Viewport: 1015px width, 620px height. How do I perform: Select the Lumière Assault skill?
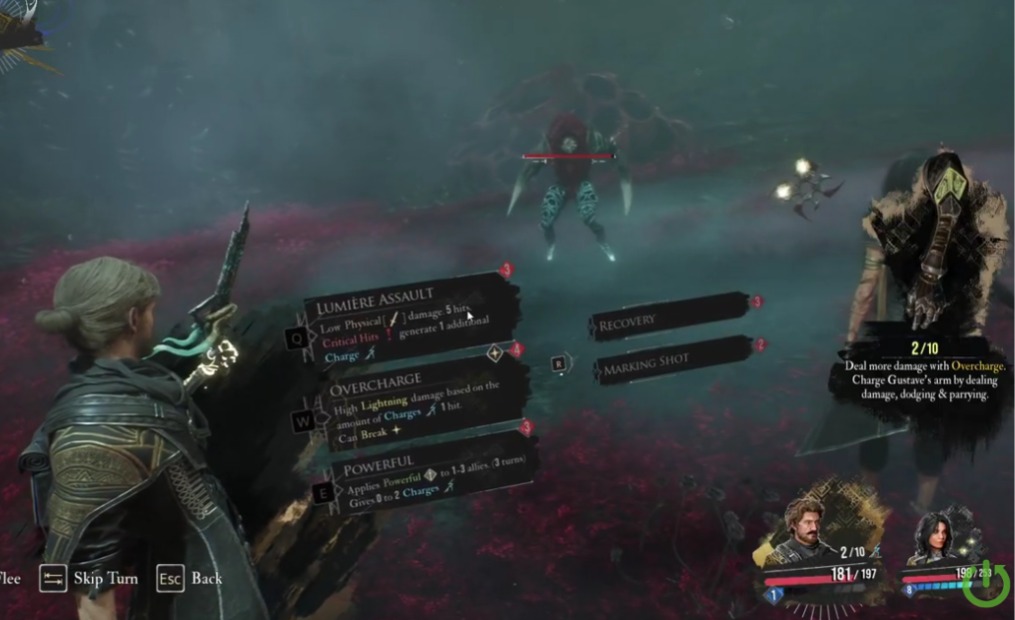[x=410, y=318]
